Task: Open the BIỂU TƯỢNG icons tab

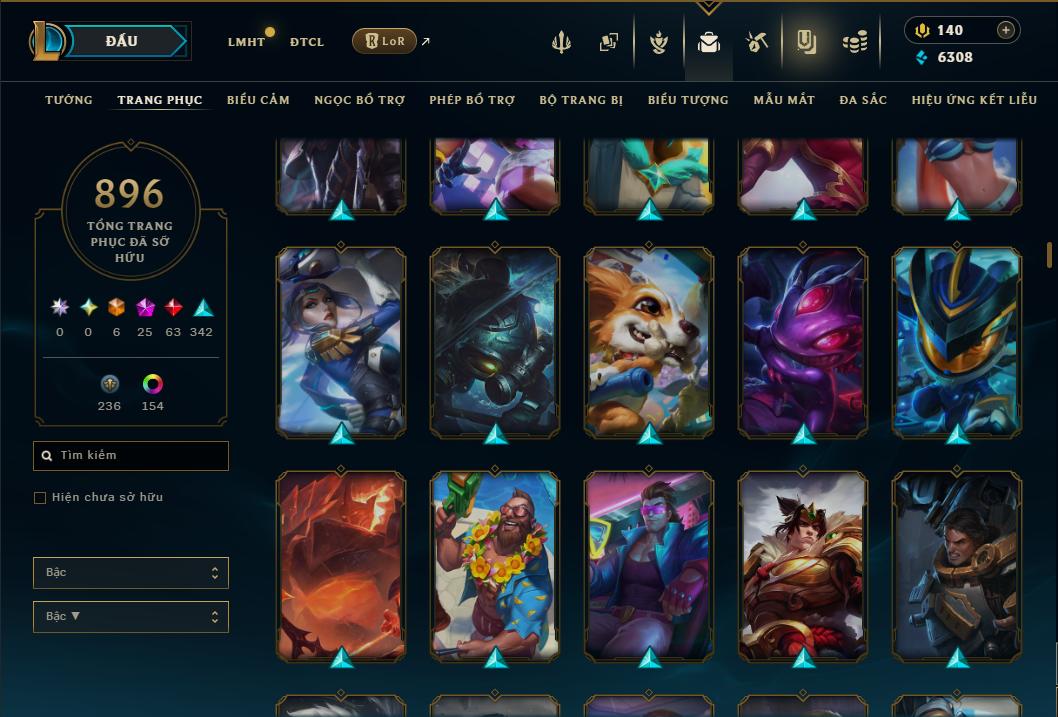Action: (x=688, y=100)
